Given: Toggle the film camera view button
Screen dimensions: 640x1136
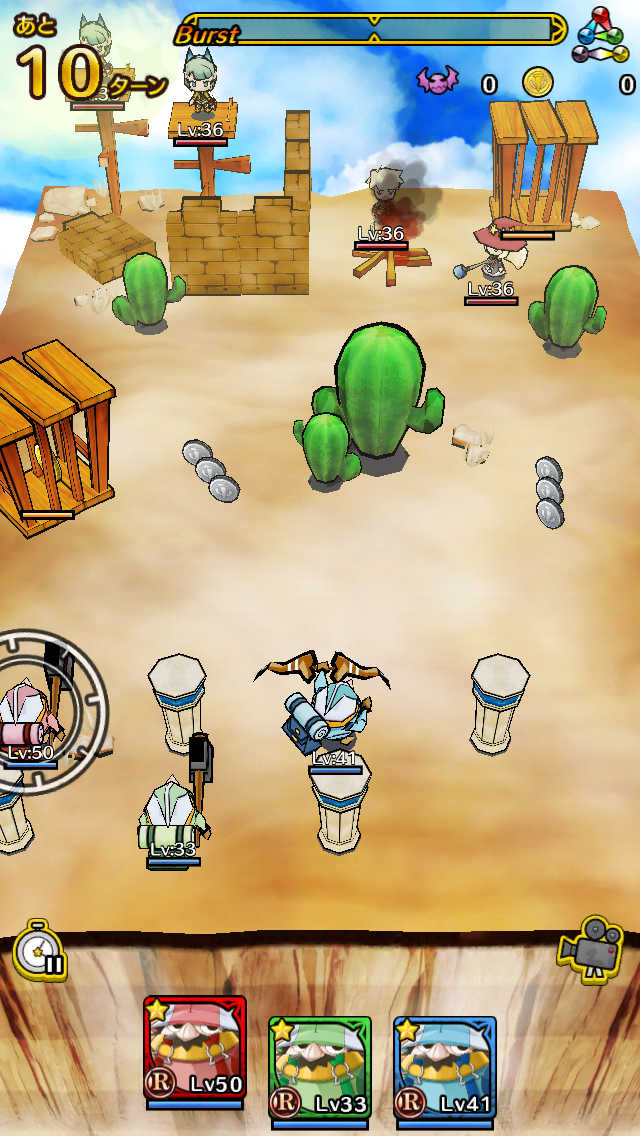Looking at the screenshot, I should point(590,945).
